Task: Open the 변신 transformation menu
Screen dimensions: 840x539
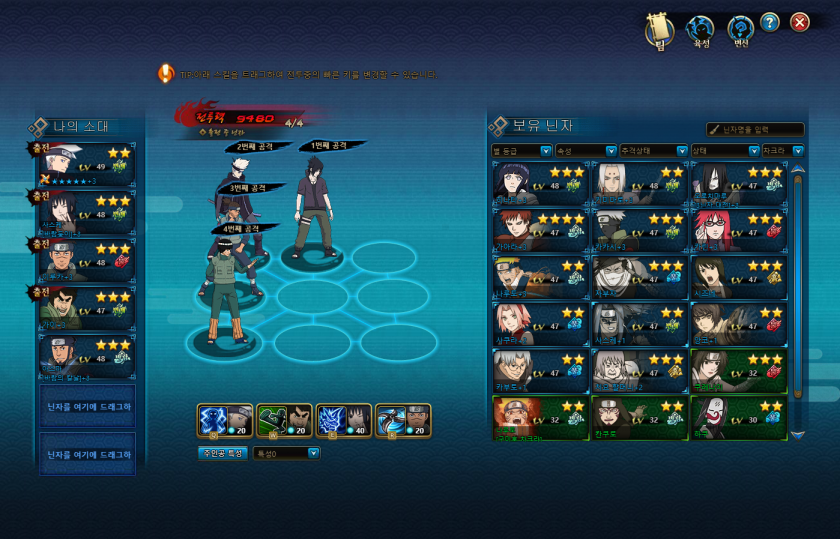Action: click(740, 30)
